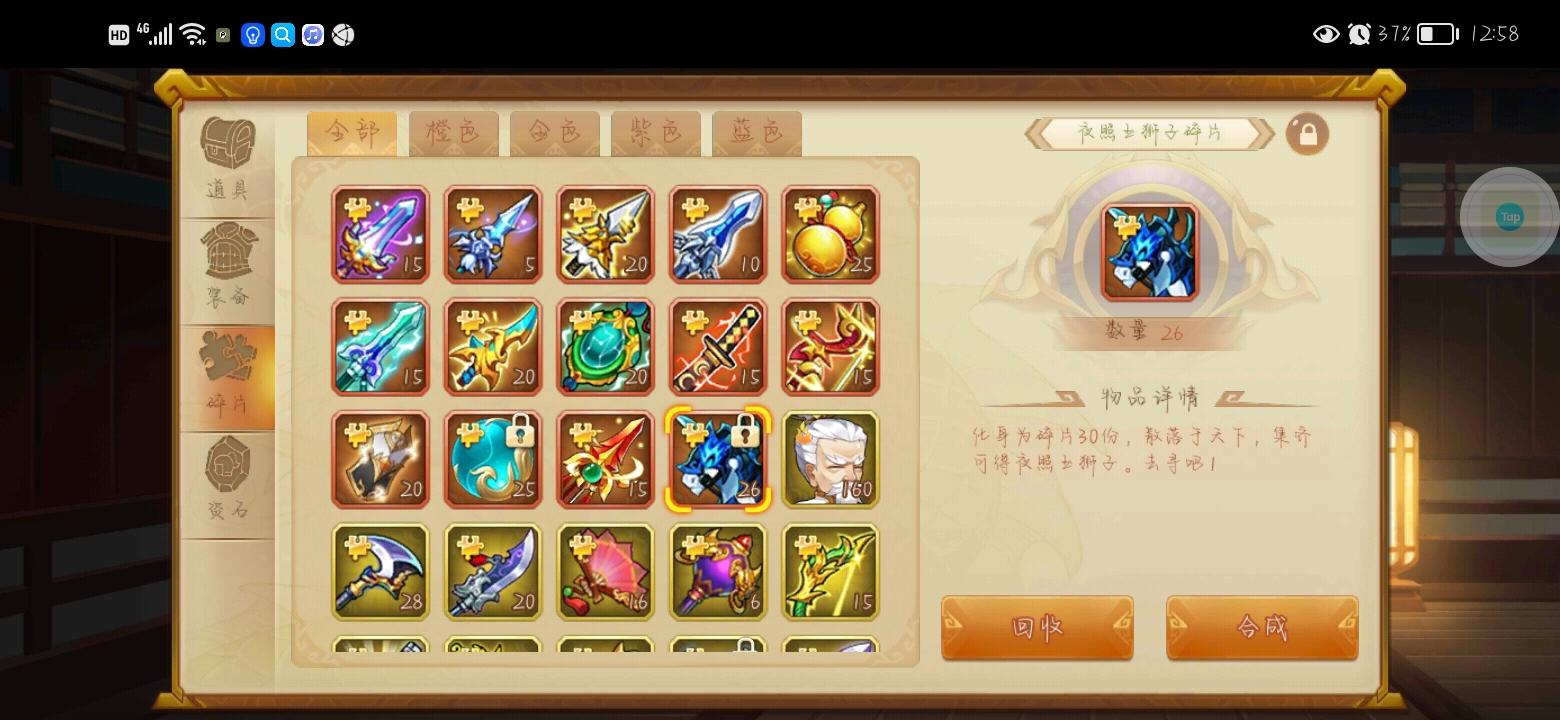The width and height of the screenshot is (1560, 720).
Task: Select the black katana fragment with count 15
Action: 718,346
